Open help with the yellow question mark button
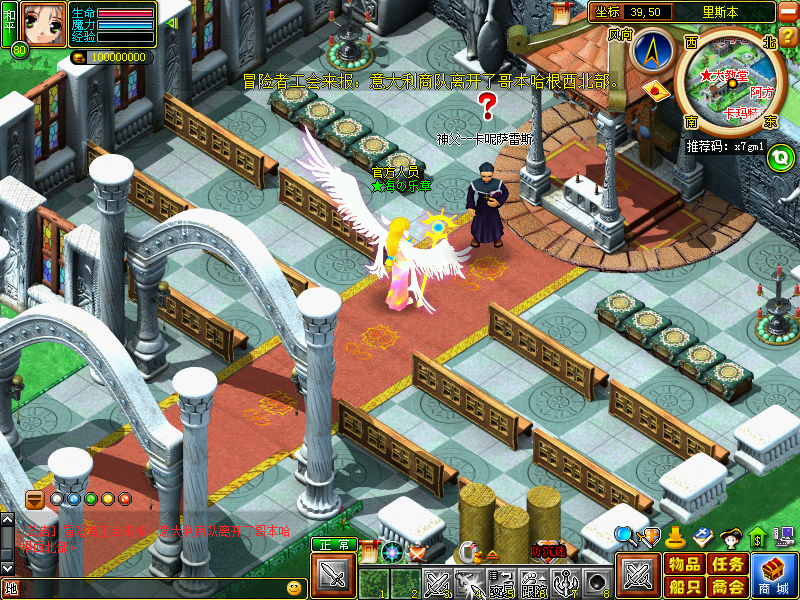 (x=788, y=36)
